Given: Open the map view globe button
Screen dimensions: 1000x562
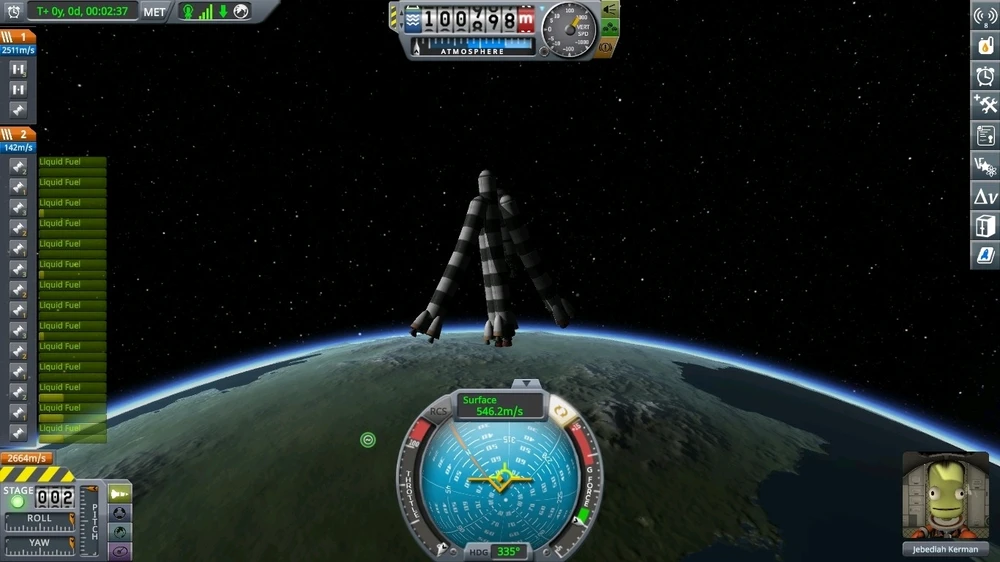Looking at the screenshot, I should (119, 532).
